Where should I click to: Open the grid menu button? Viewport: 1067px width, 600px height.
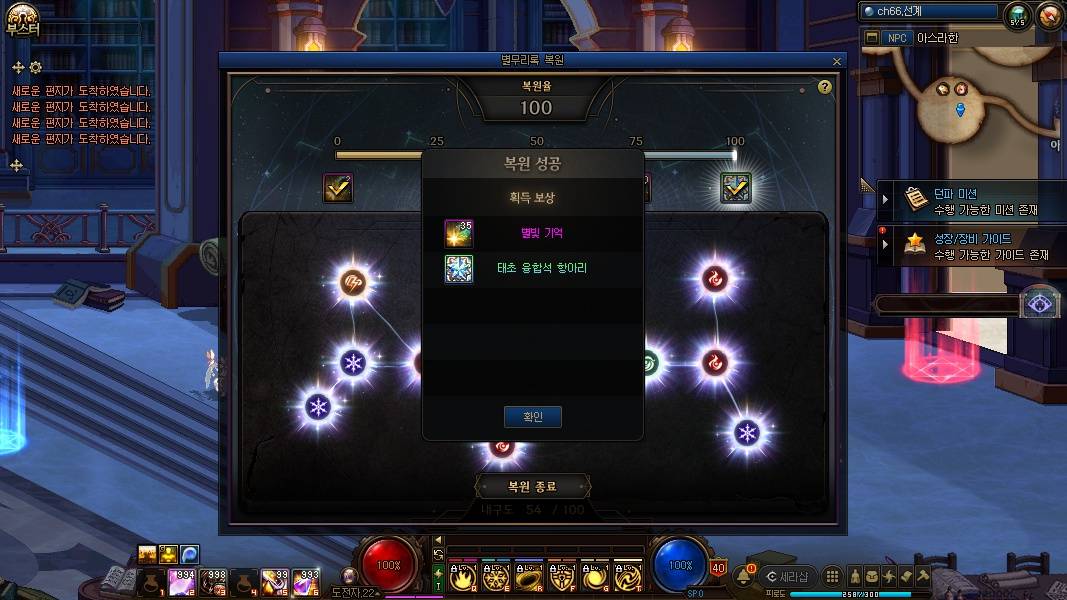832,576
